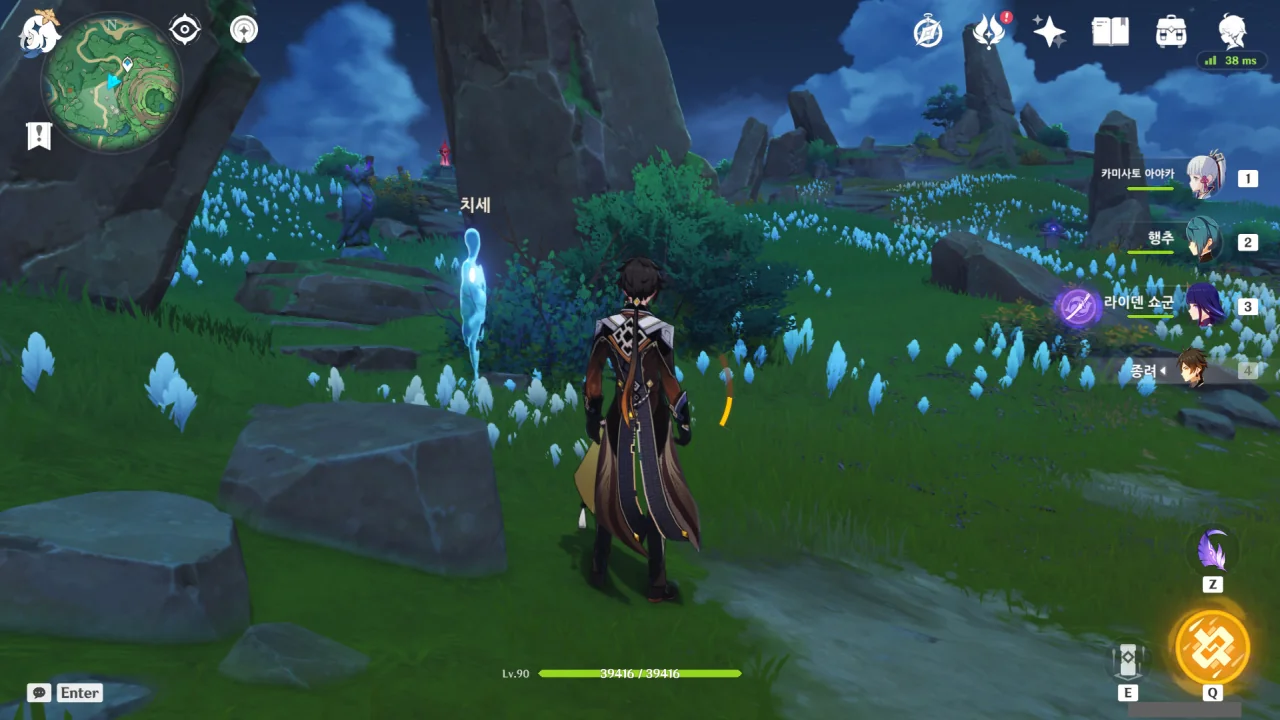Click the eye-shaped icon beside the minimap

(x=185, y=30)
